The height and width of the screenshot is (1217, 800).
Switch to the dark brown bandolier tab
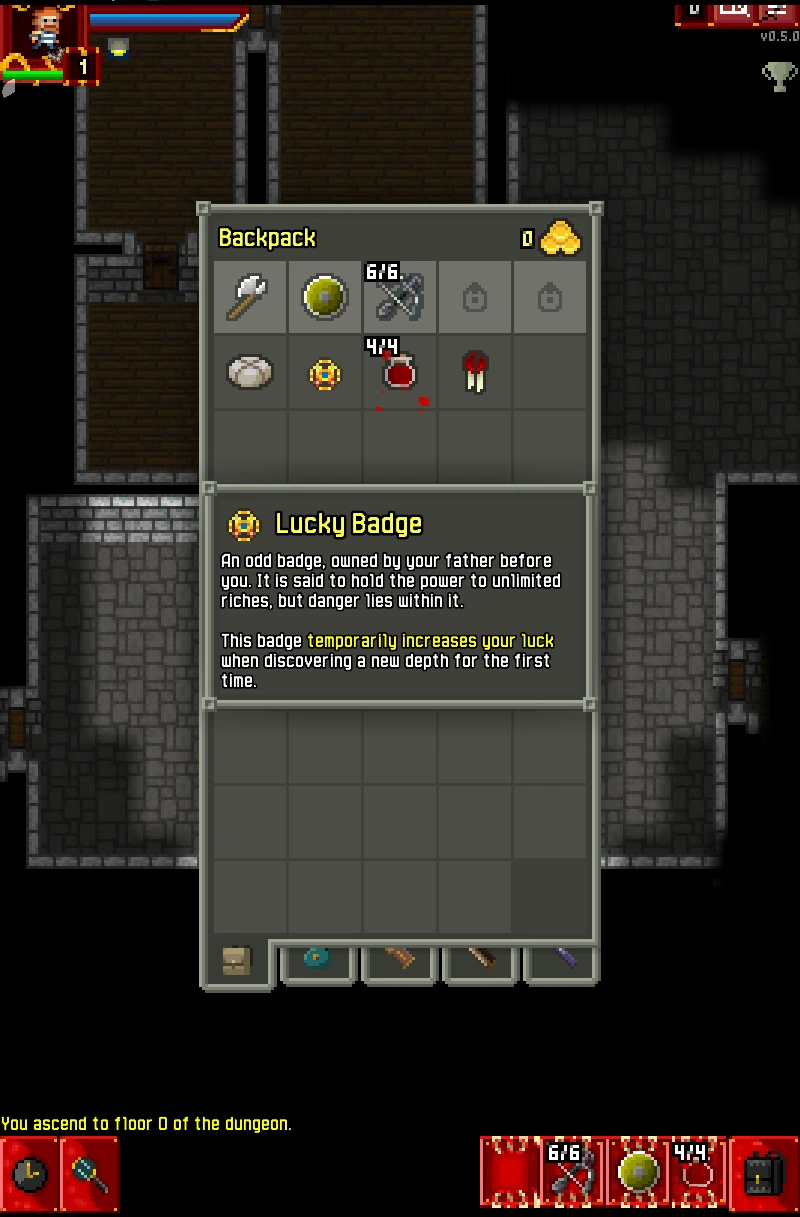tap(482, 960)
